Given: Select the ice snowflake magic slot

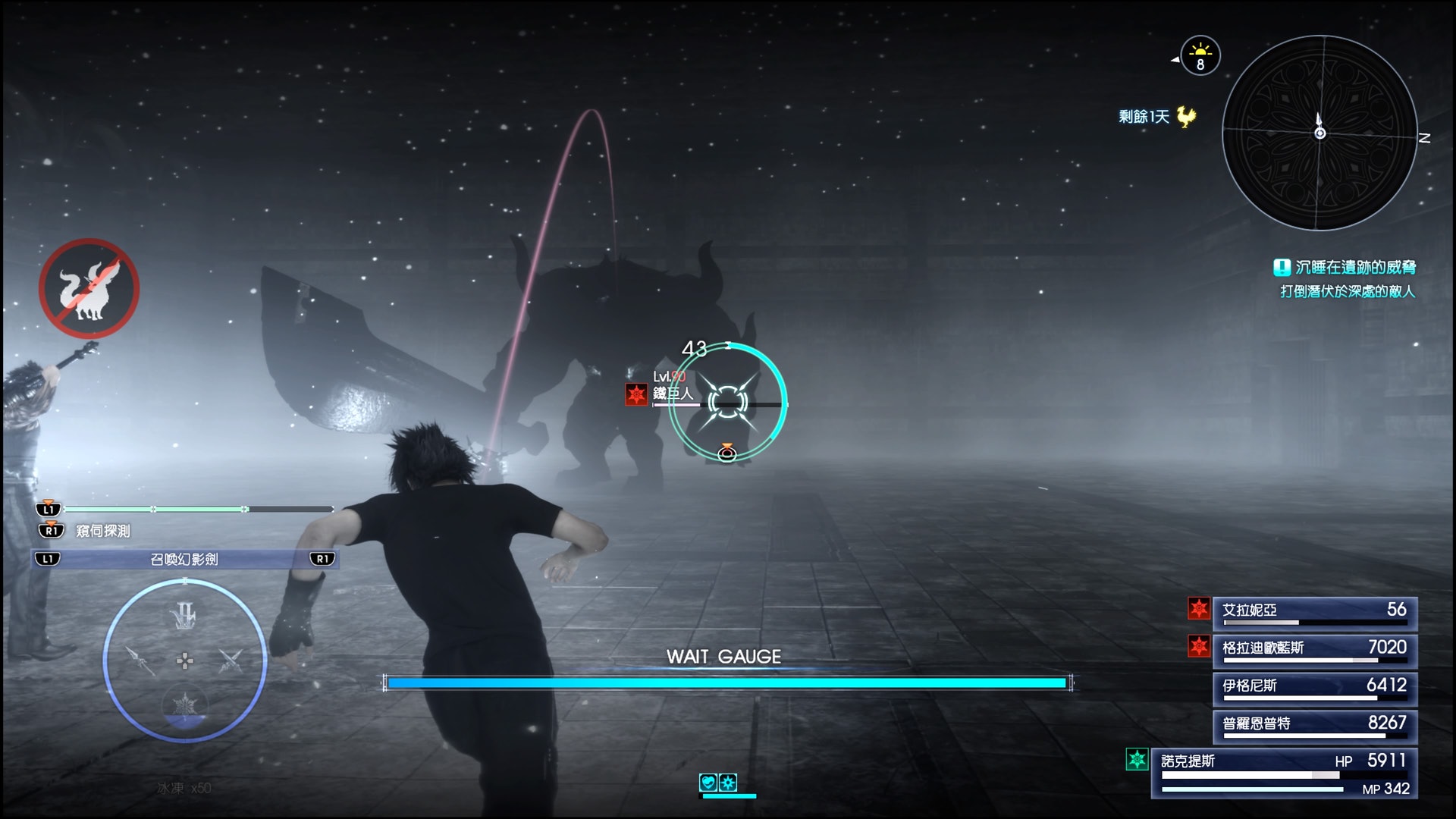Looking at the screenshot, I should [x=184, y=705].
